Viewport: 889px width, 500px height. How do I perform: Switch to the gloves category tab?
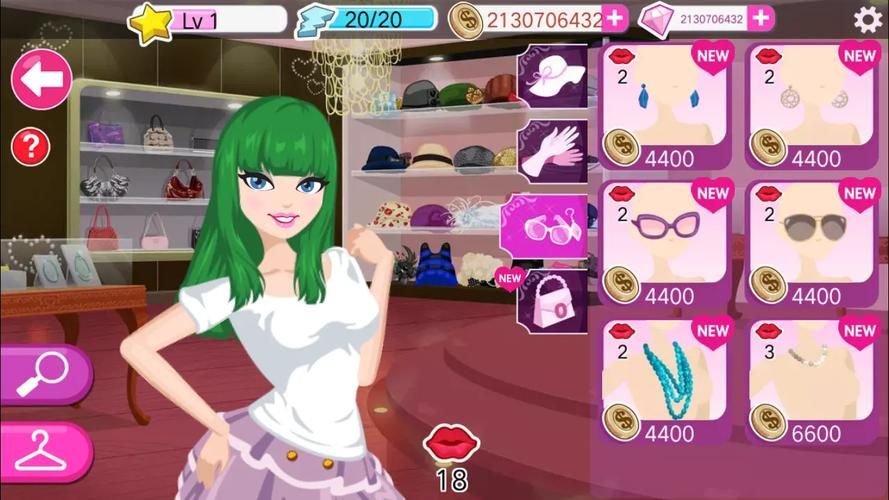[553, 150]
